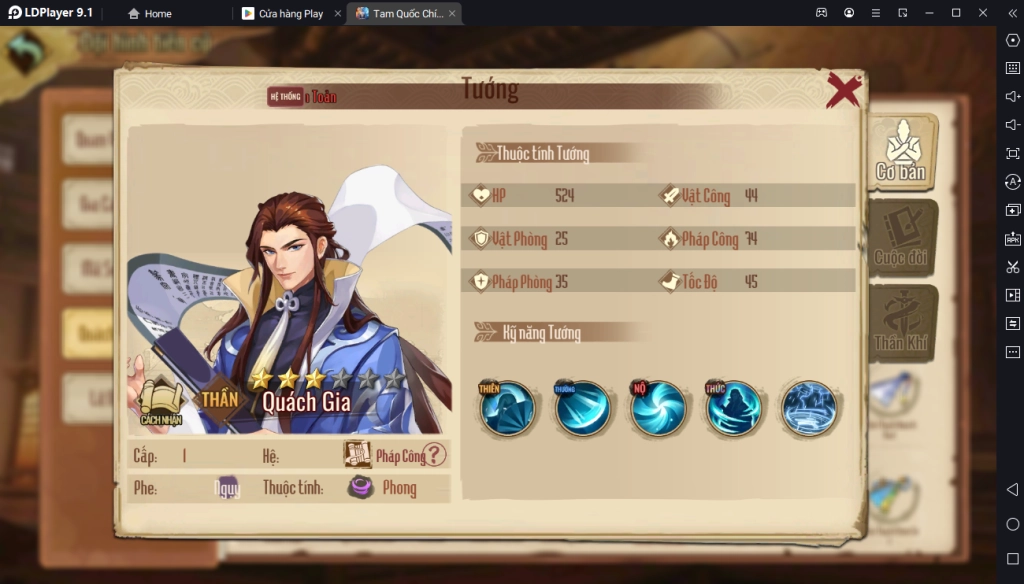1024x584 pixels.
Task: View the Thiên skill icon
Action: tap(507, 408)
